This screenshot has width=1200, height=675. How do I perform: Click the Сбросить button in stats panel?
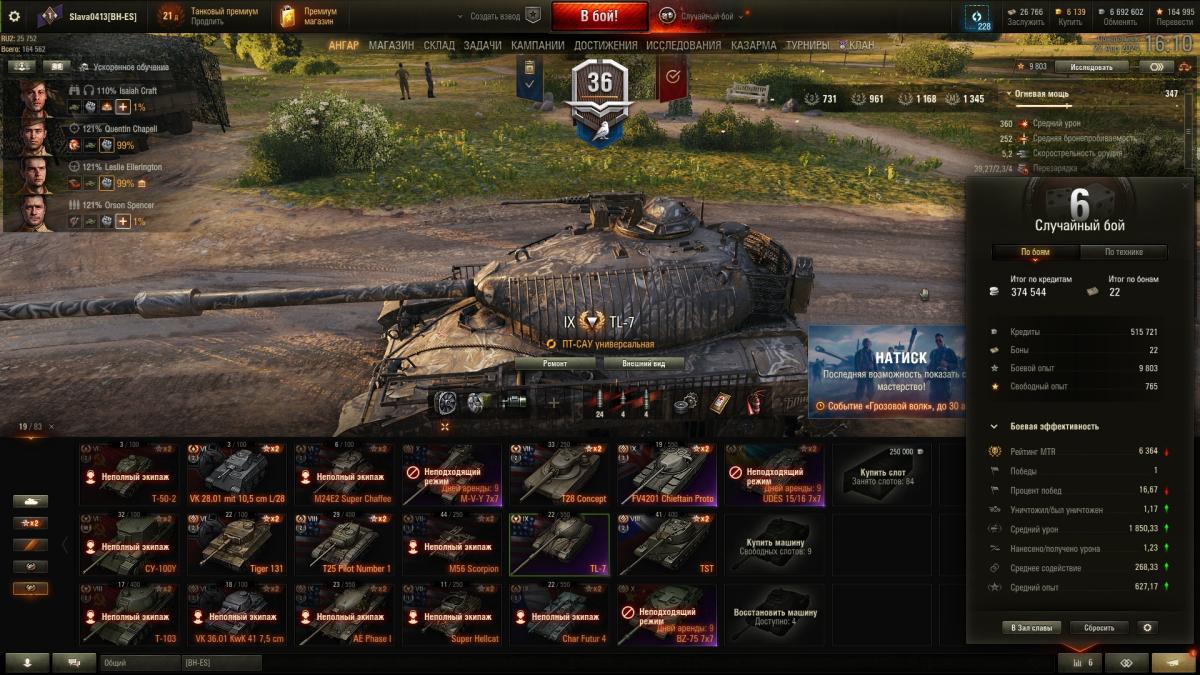pyautogui.click(x=1099, y=628)
